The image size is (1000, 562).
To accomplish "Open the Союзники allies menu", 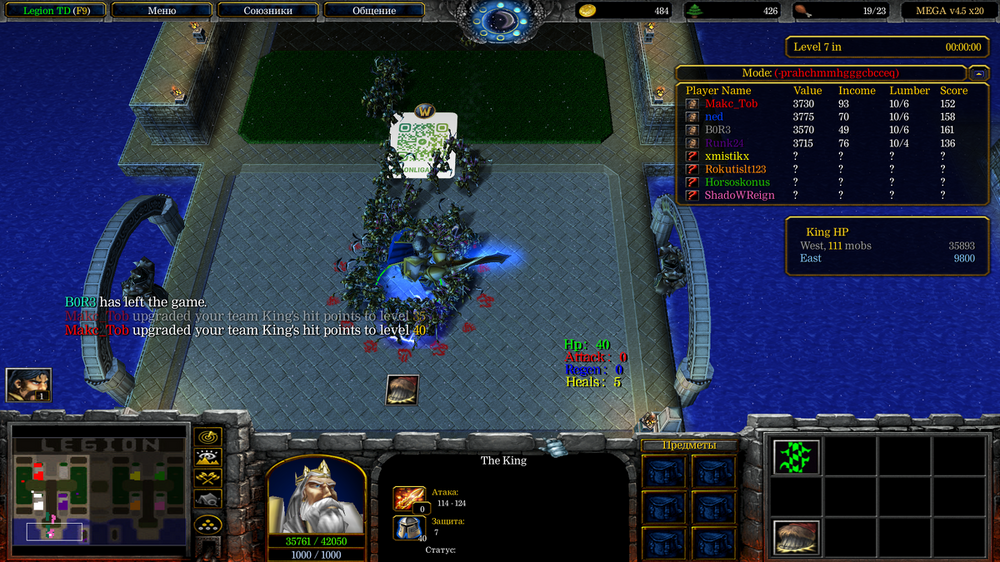I will pyautogui.click(x=267, y=11).
